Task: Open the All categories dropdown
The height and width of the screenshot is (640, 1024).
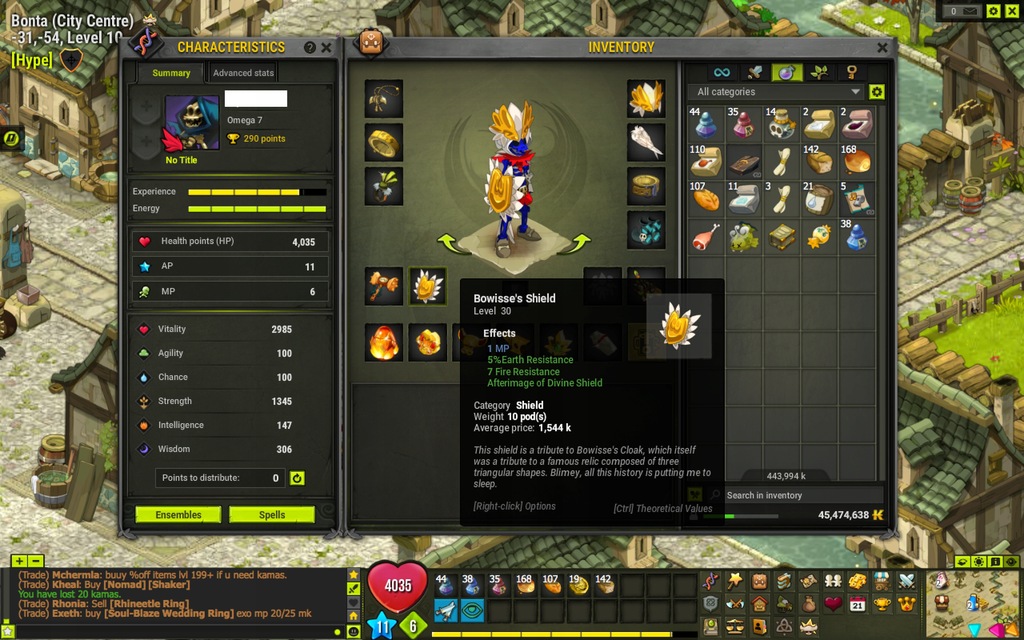Action: [777, 92]
